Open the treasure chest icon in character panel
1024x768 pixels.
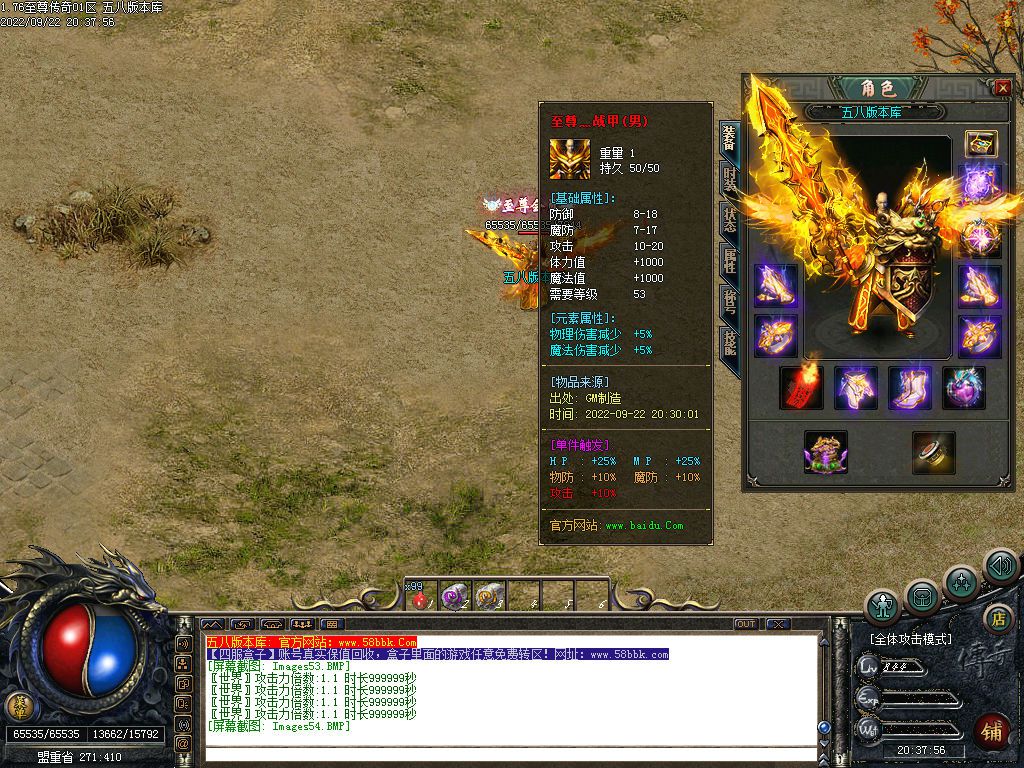(x=980, y=144)
